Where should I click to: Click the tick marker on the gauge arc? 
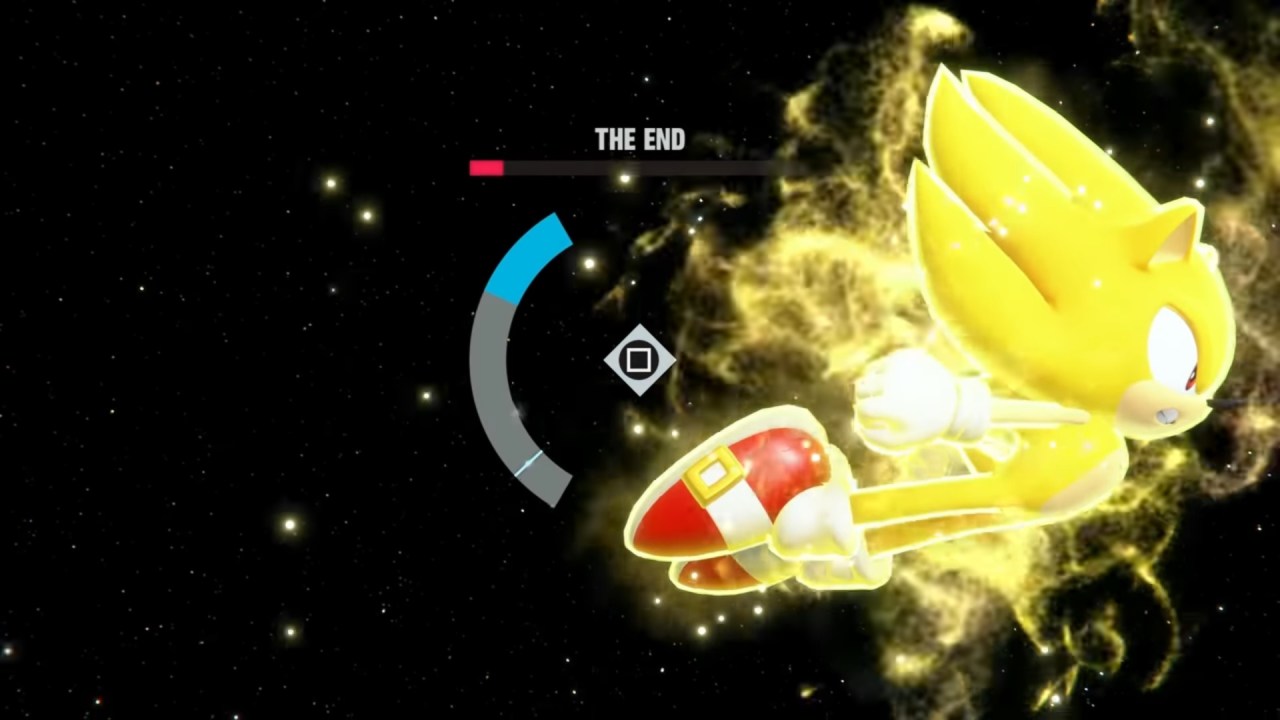point(528,460)
